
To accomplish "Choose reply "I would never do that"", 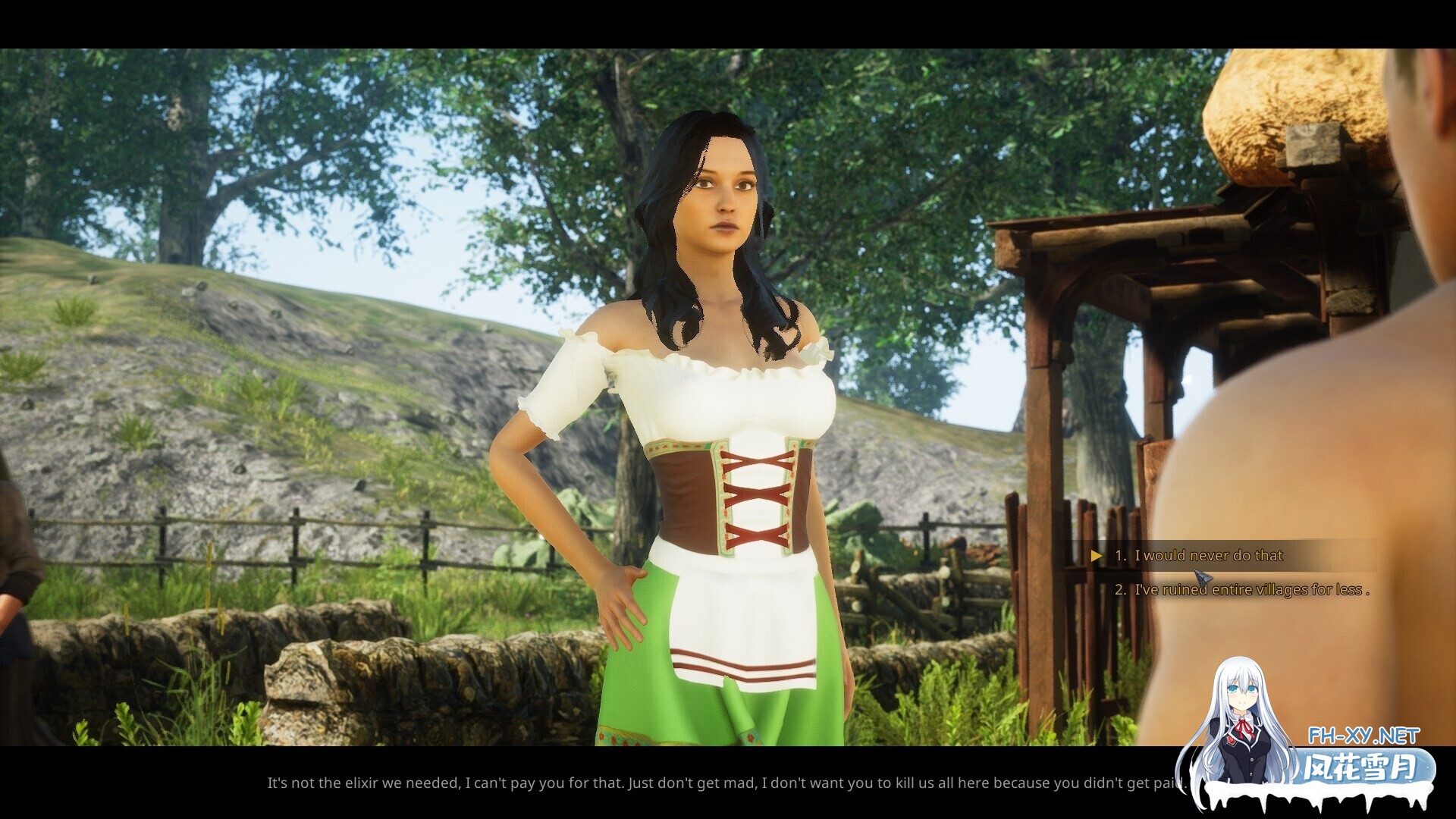I will coord(1208,556).
